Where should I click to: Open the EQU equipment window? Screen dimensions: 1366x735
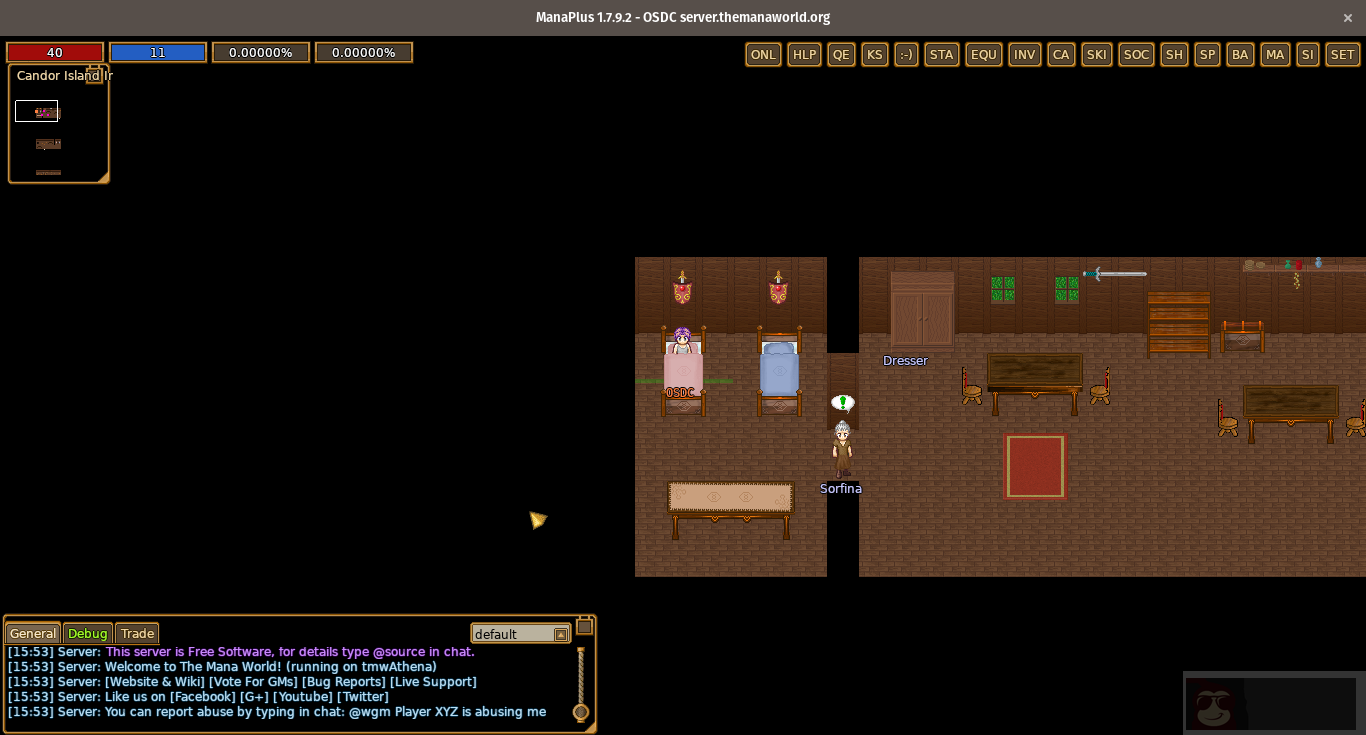[984, 55]
